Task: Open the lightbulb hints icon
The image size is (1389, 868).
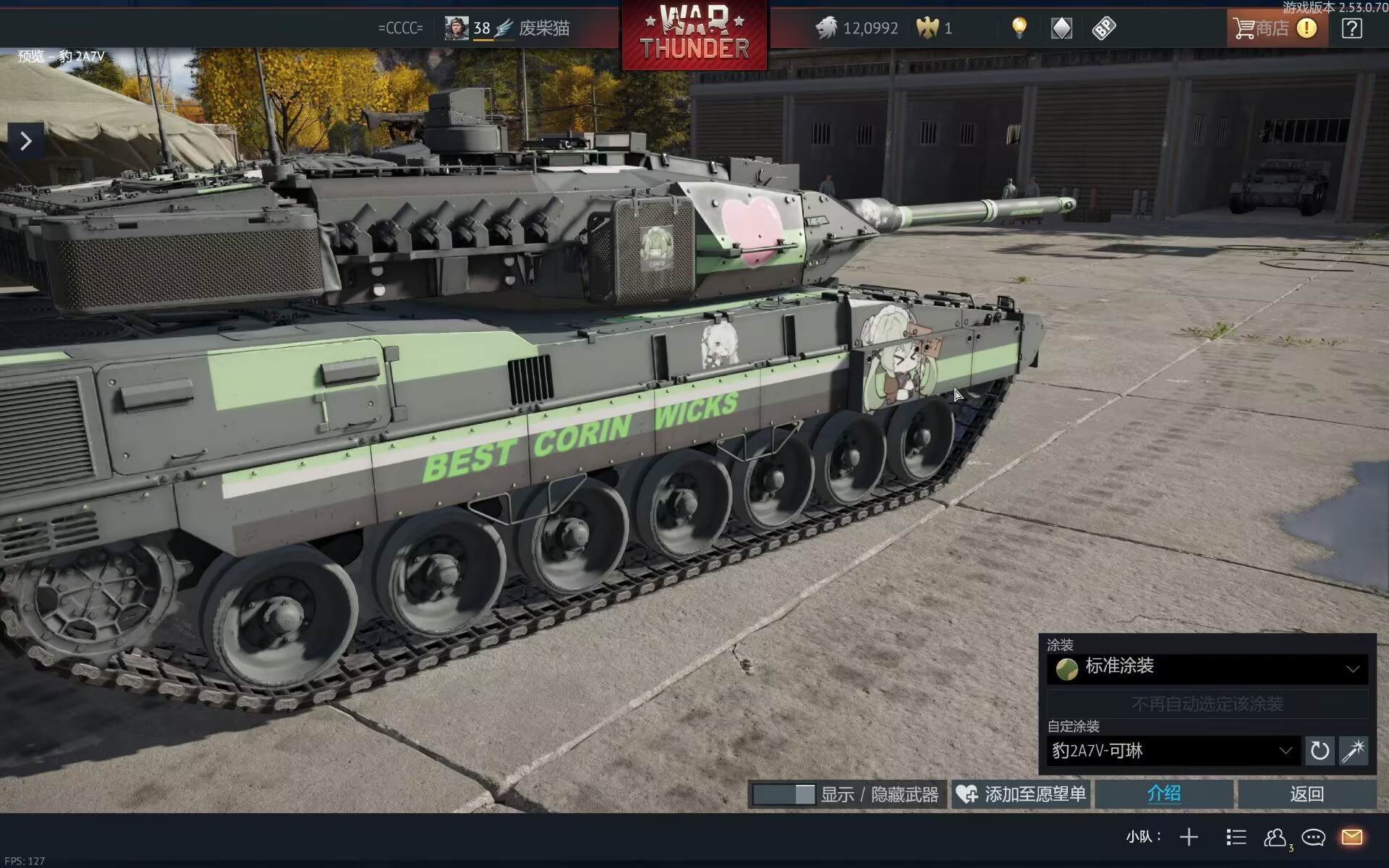Action: pos(1019,28)
